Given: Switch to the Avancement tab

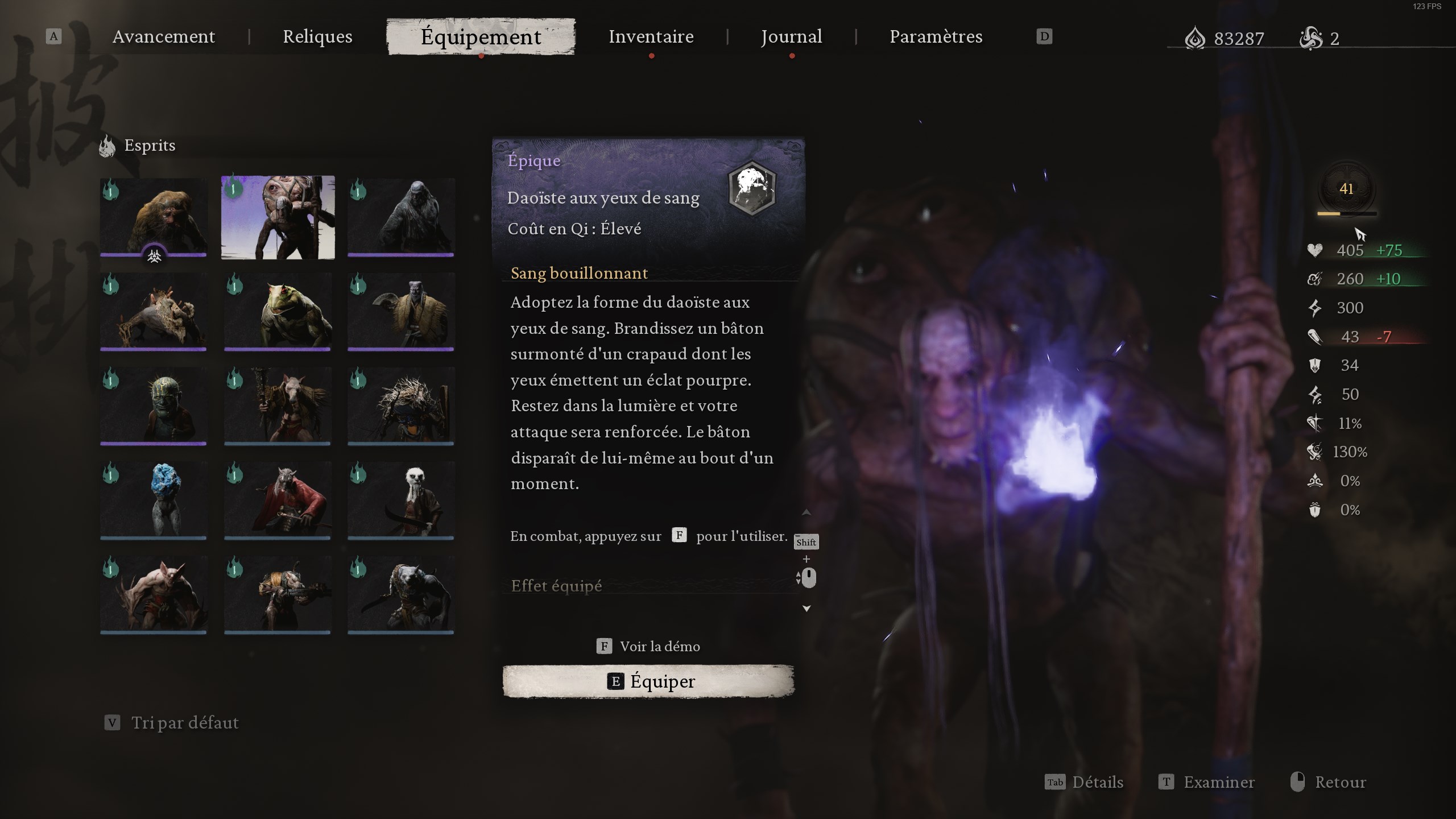Looking at the screenshot, I should [164, 37].
